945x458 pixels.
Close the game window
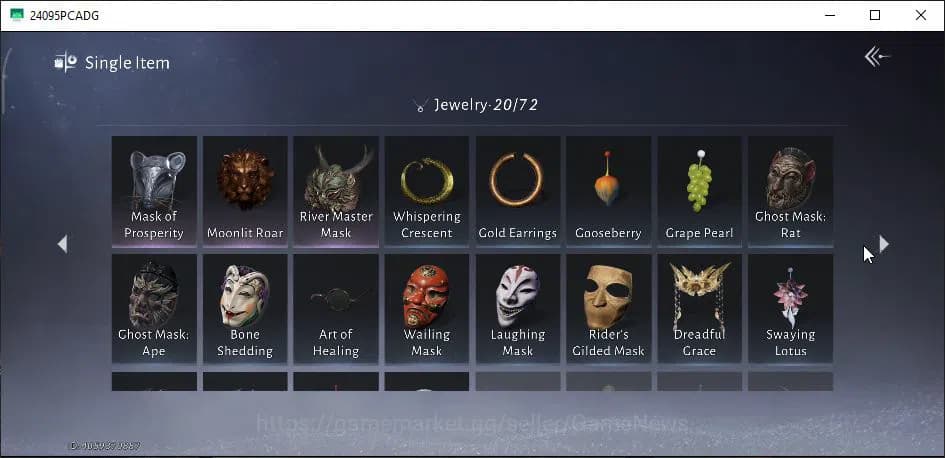pos(921,15)
